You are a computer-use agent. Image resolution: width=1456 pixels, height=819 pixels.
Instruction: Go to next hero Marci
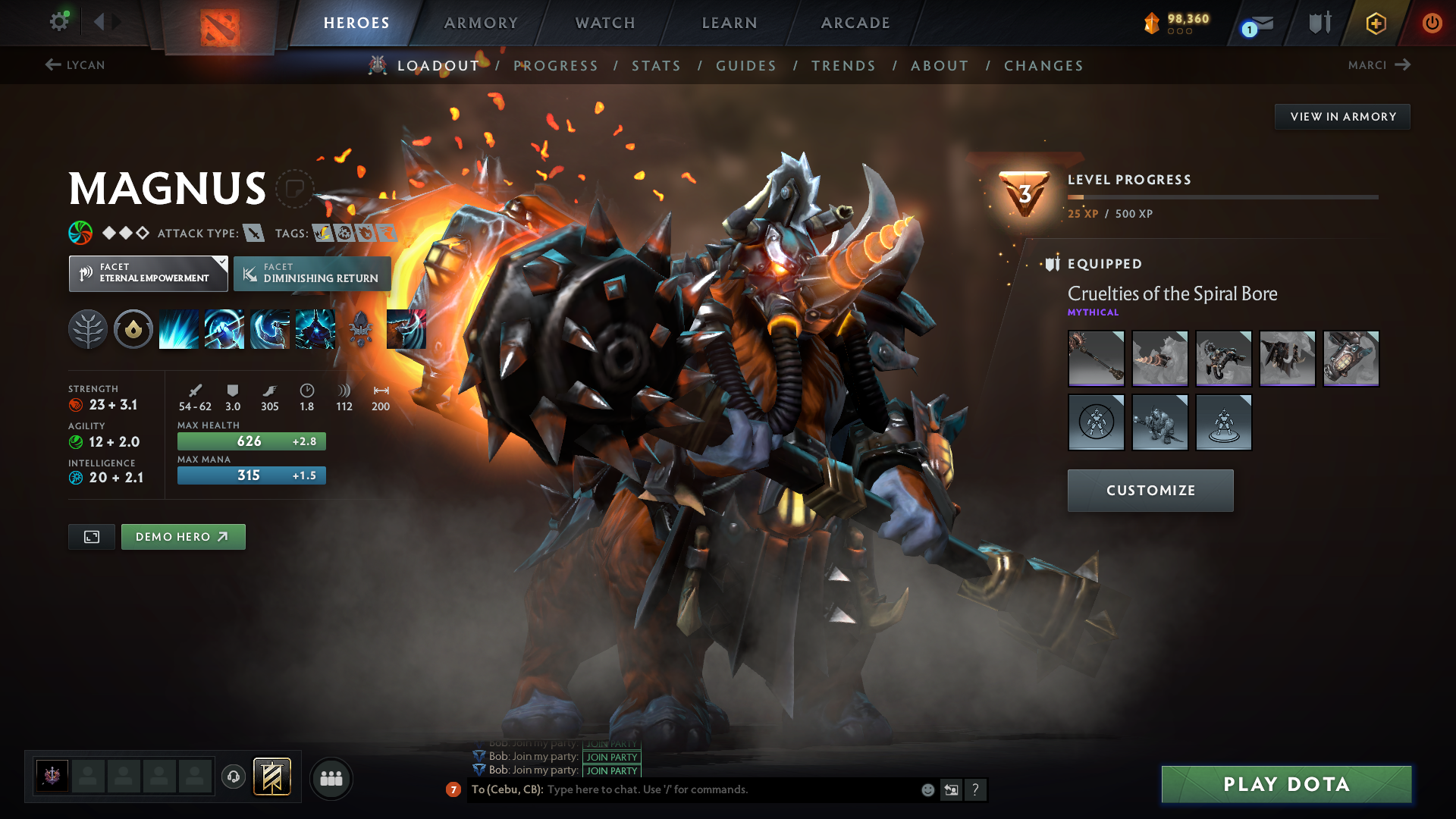(1379, 65)
